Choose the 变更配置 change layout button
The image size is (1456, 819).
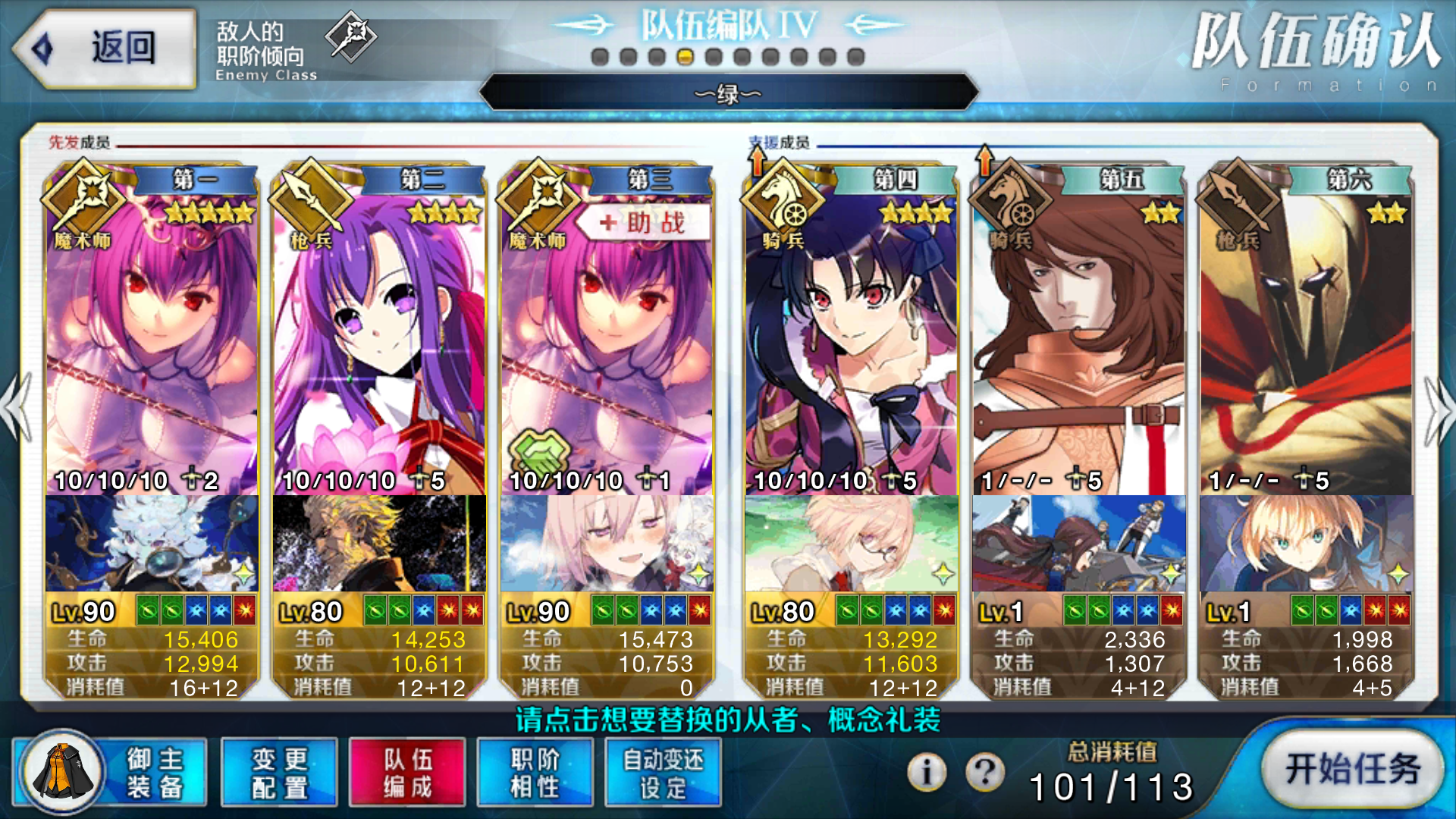279,772
